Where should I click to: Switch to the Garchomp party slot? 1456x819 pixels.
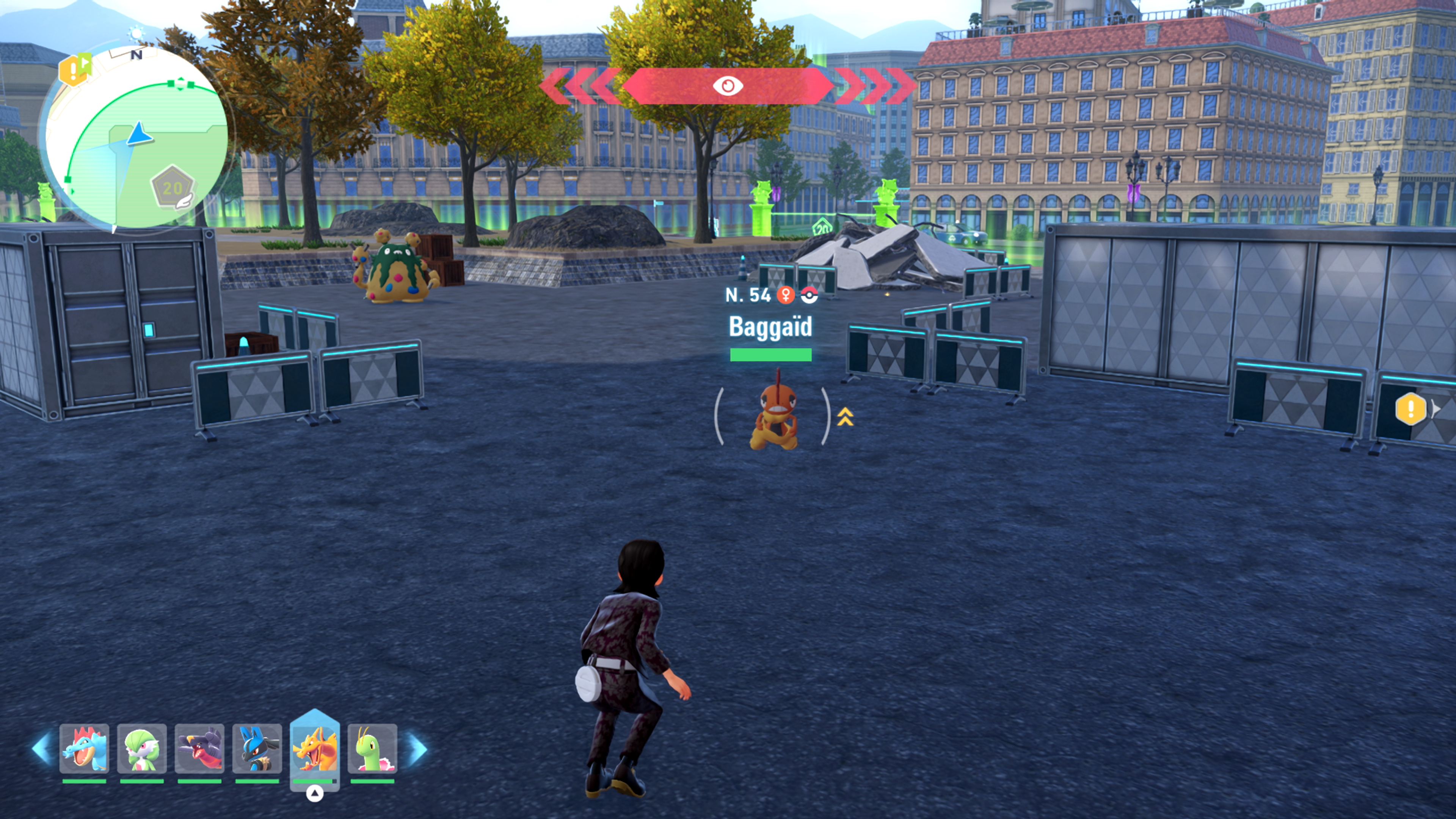199,748
